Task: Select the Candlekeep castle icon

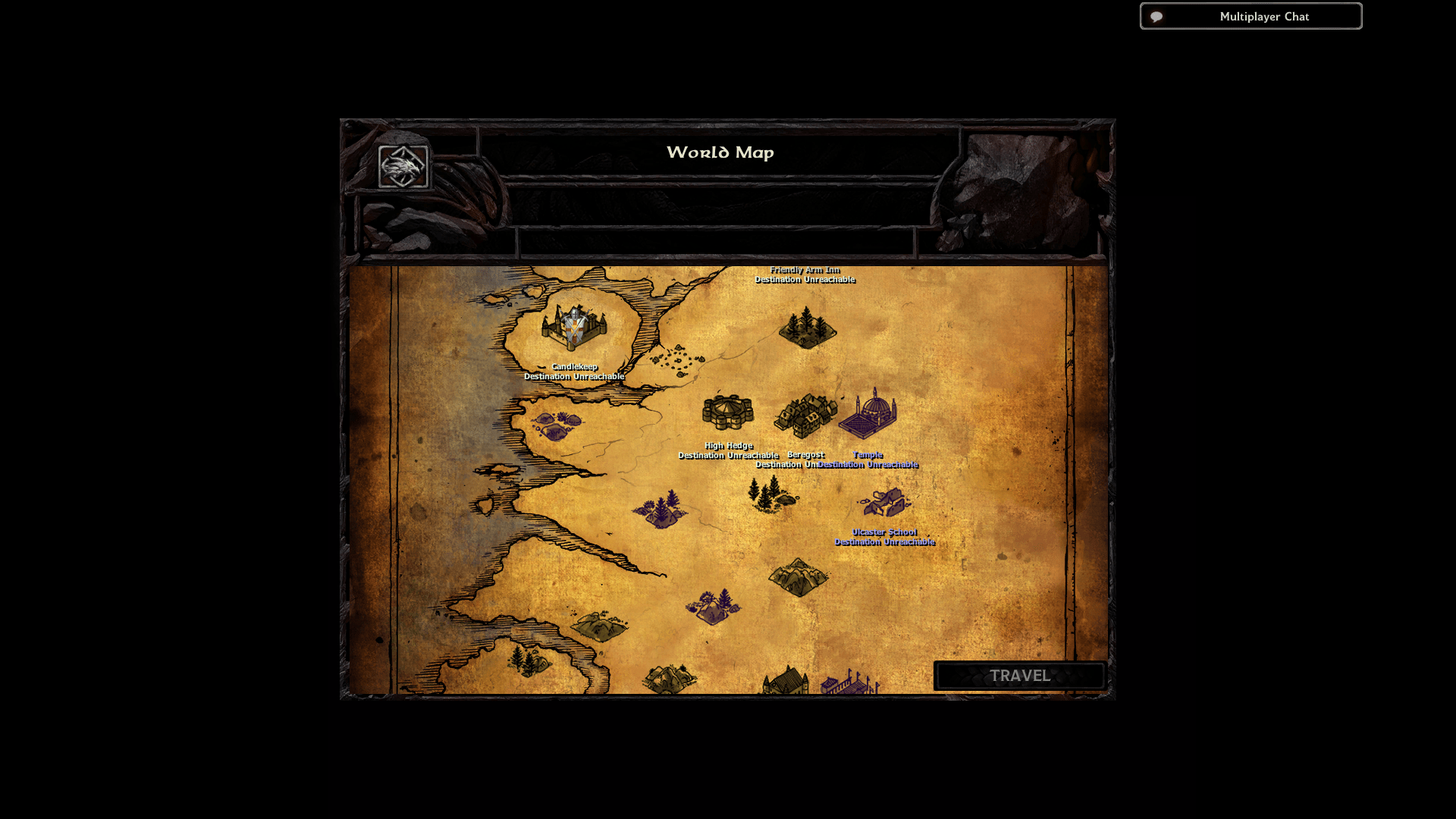Action: pos(574,326)
